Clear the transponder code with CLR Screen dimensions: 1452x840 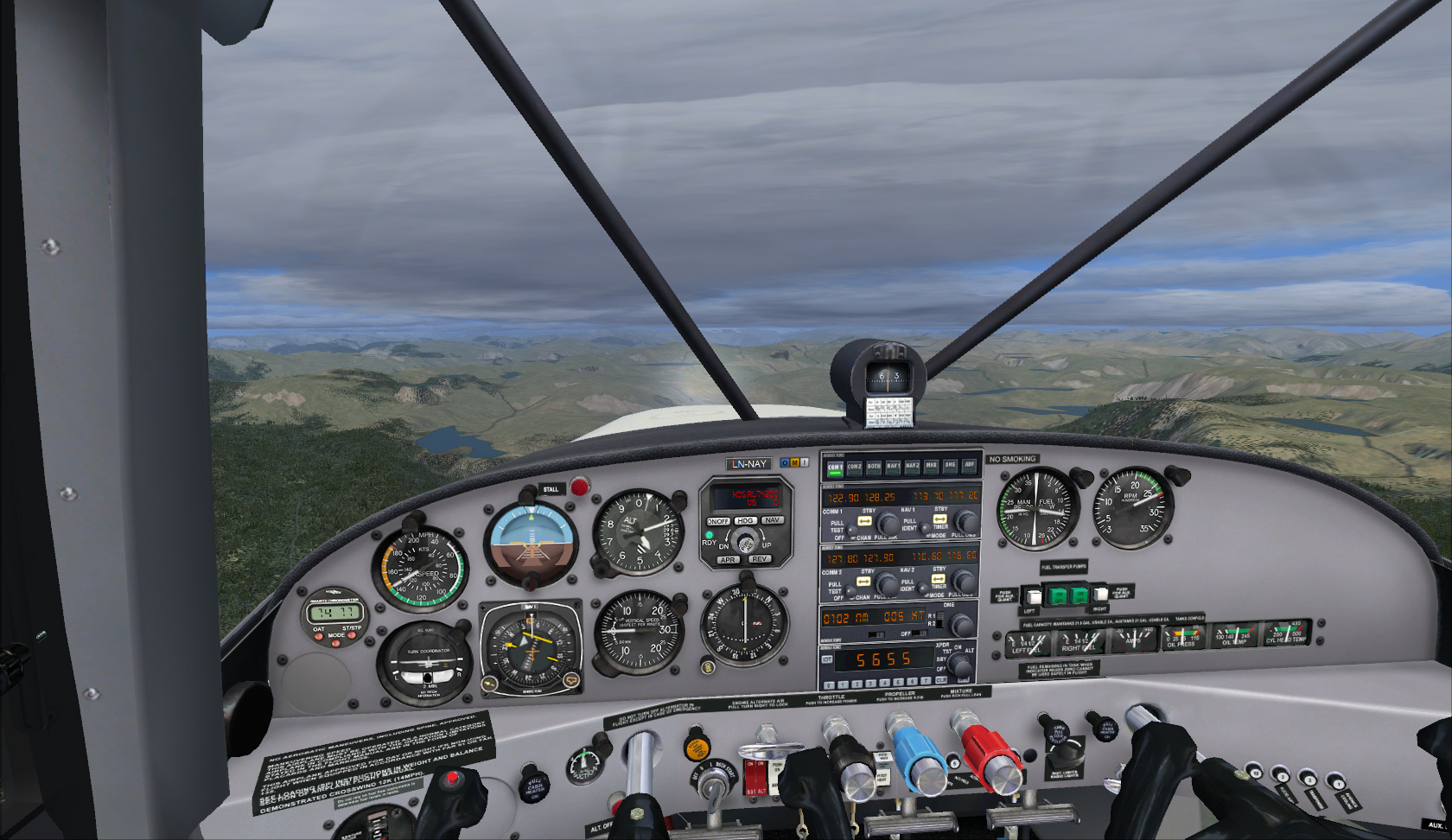[941, 680]
